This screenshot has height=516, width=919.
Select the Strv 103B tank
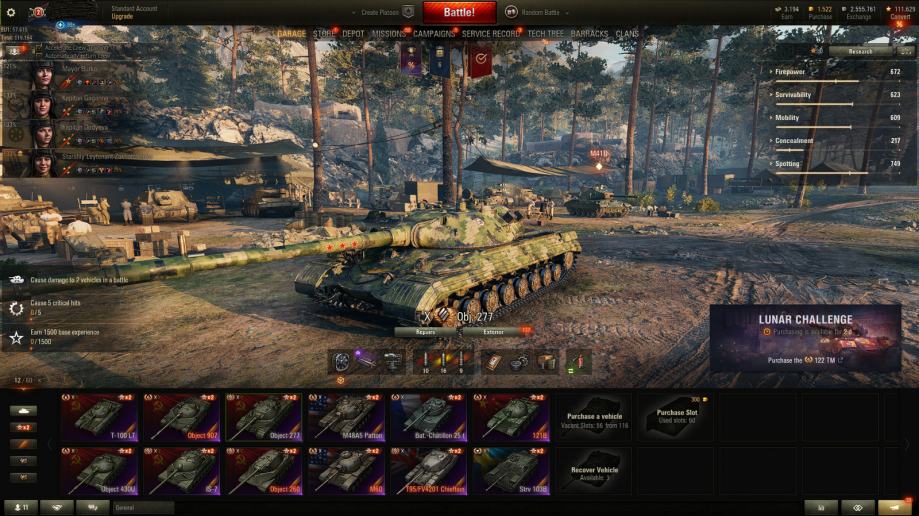coord(511,470)
